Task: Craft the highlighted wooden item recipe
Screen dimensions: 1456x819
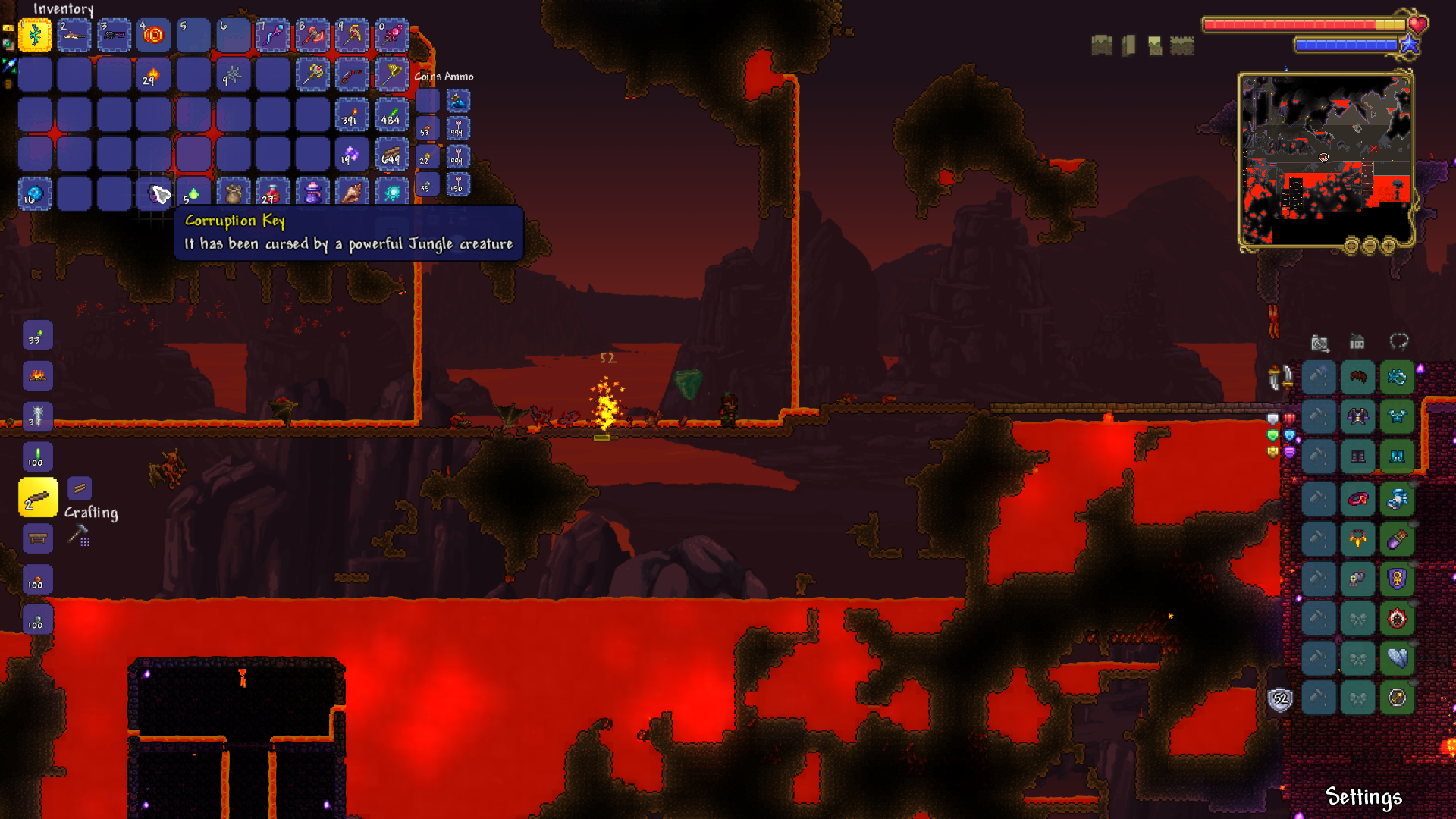Action: pos(38,497)
